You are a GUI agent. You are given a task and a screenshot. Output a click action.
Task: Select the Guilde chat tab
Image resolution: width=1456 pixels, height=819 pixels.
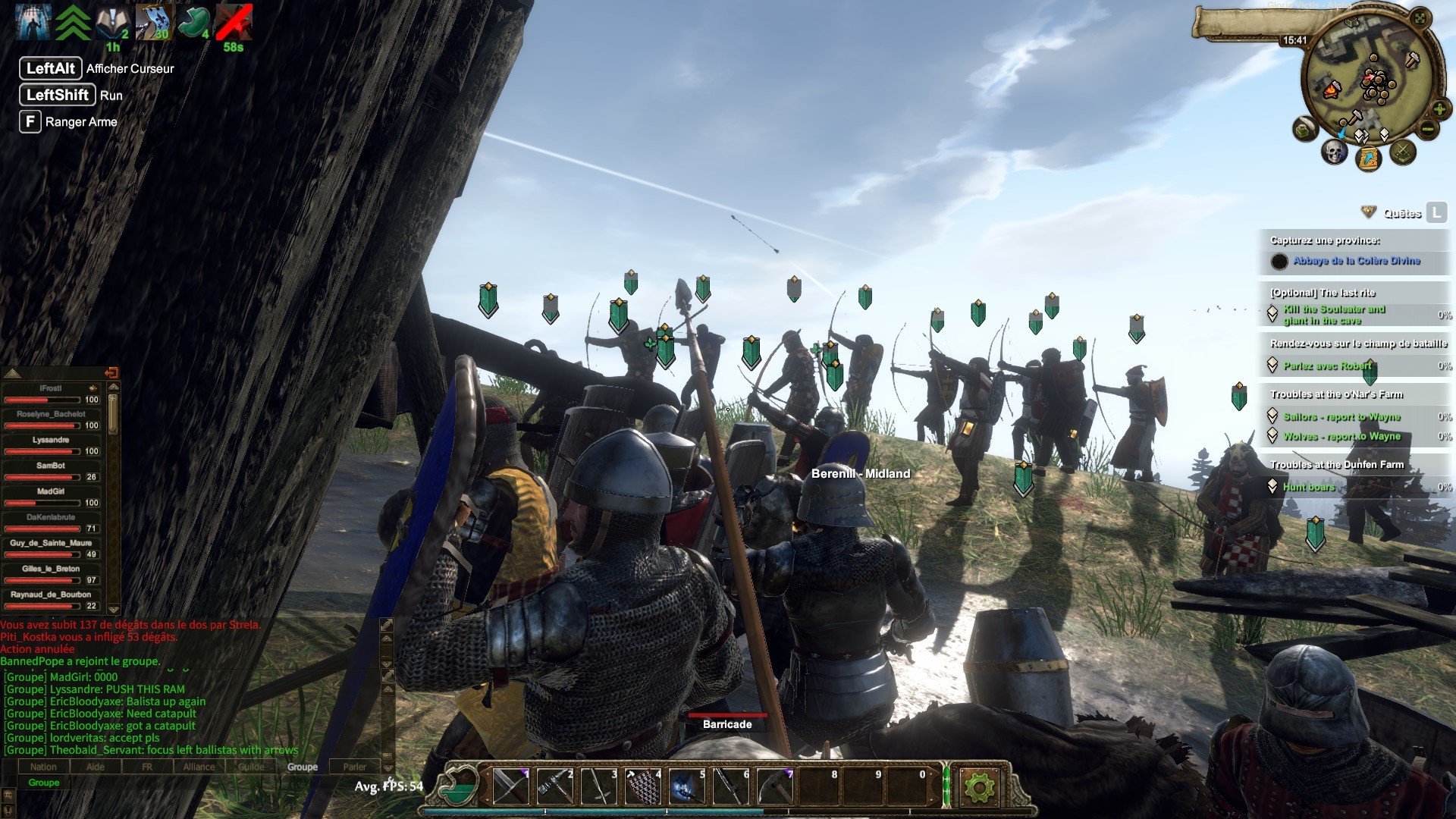(251, 767)
